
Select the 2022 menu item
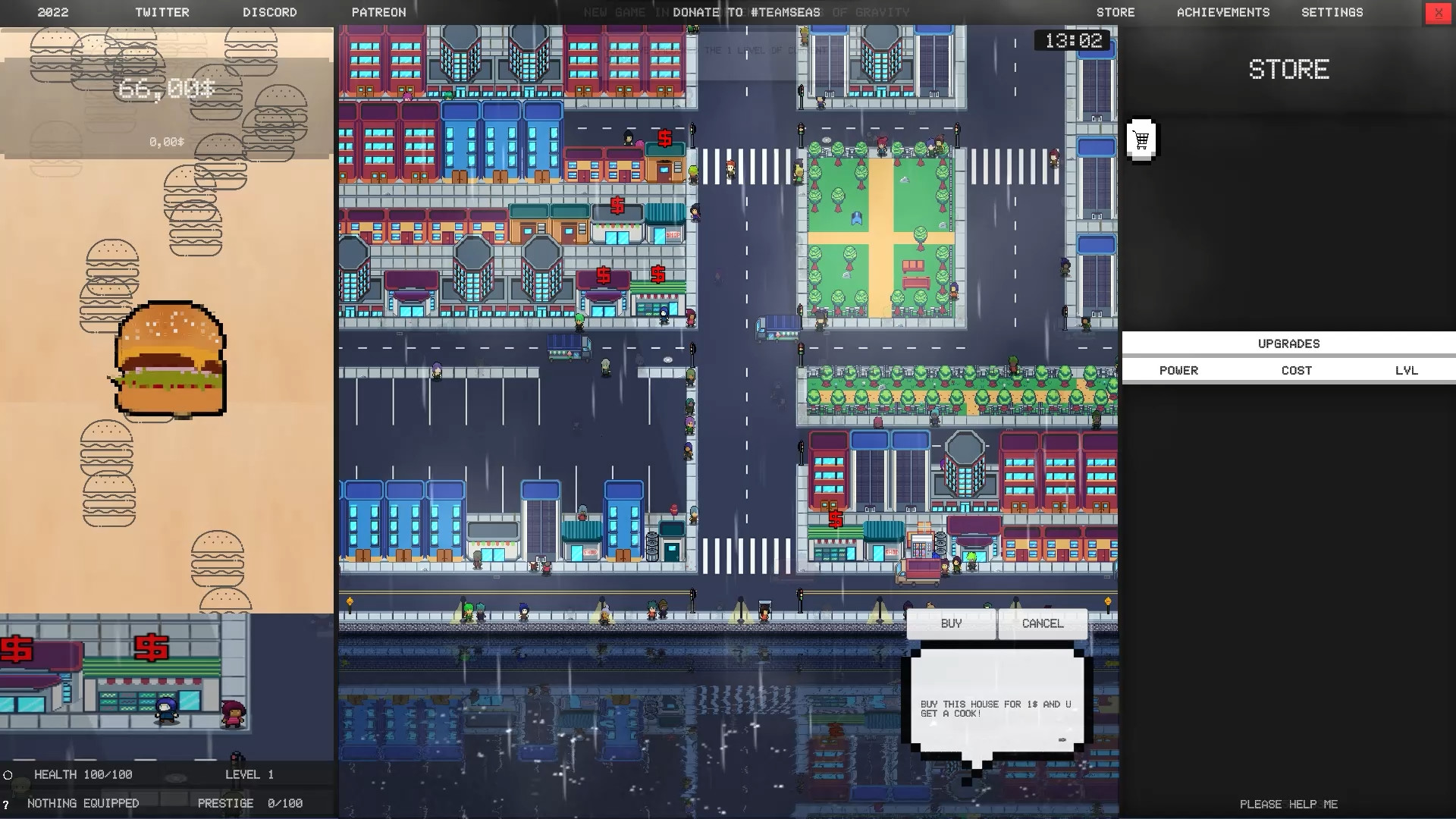coord(53,12)
